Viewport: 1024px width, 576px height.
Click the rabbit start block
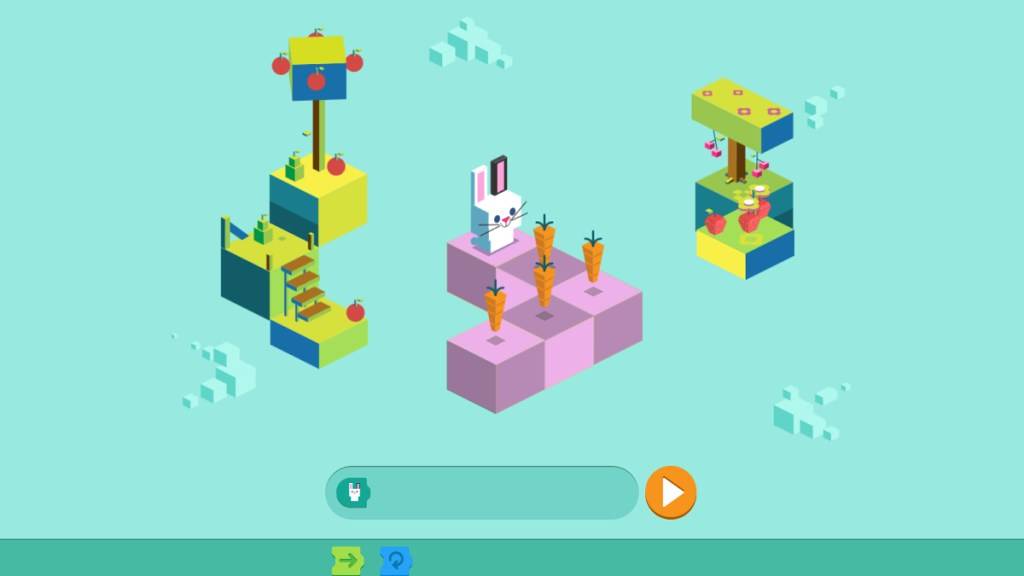(354, 492)
